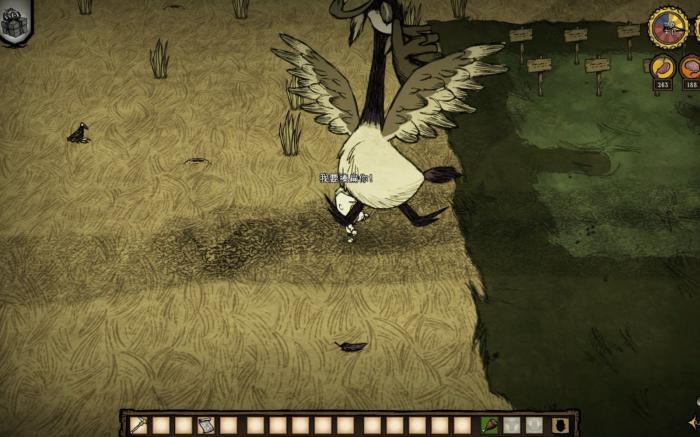Select the dark rightmost equipment slot
The image size is (700, 437).
coord(559,425)
